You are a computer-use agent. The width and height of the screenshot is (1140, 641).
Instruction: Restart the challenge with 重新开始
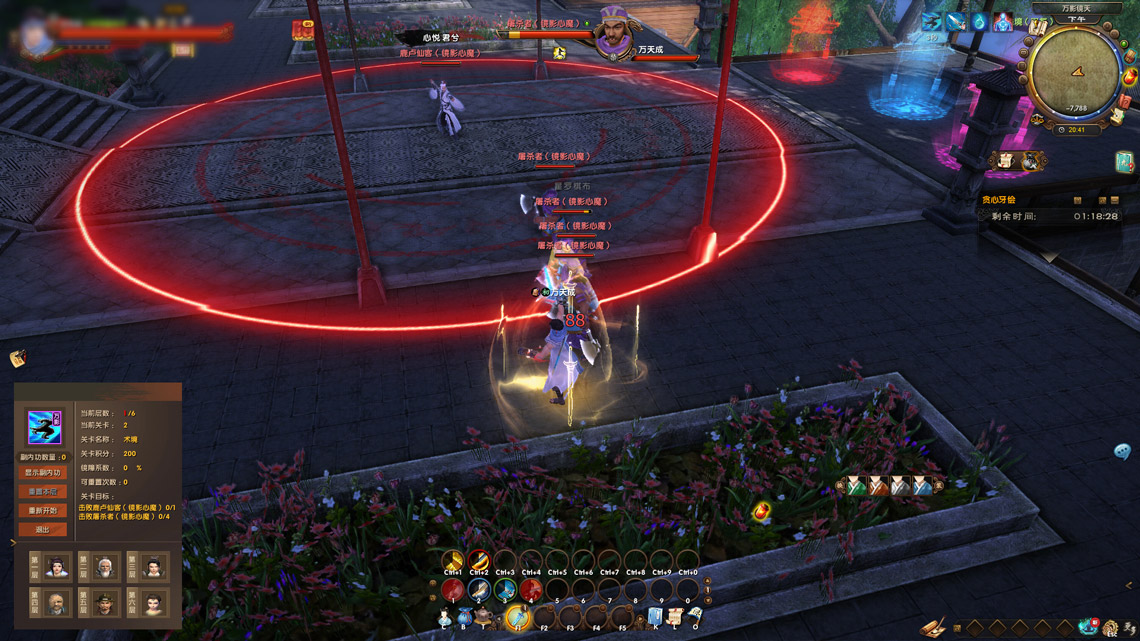coord(42,510)
